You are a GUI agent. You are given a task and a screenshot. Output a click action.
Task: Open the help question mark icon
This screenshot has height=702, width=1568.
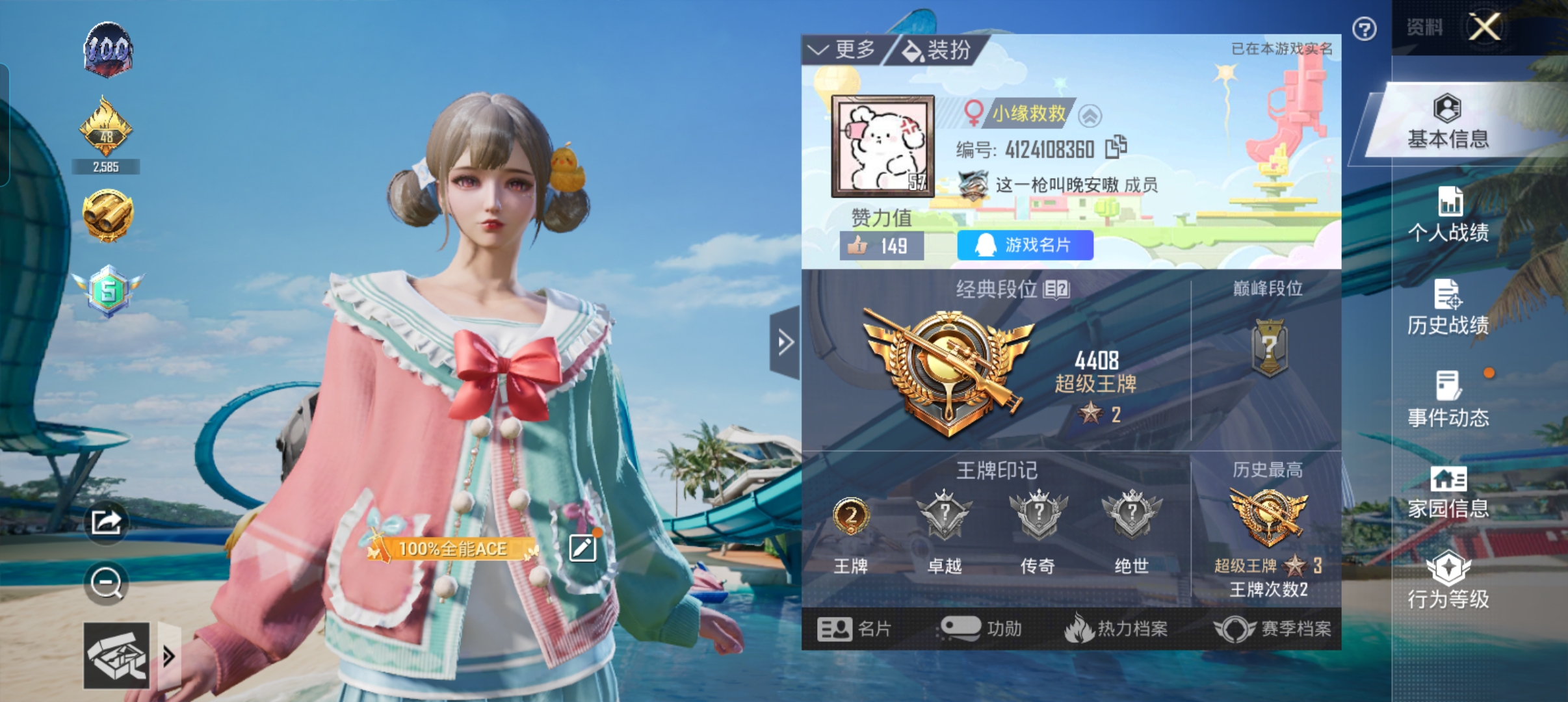(1365, 29)
